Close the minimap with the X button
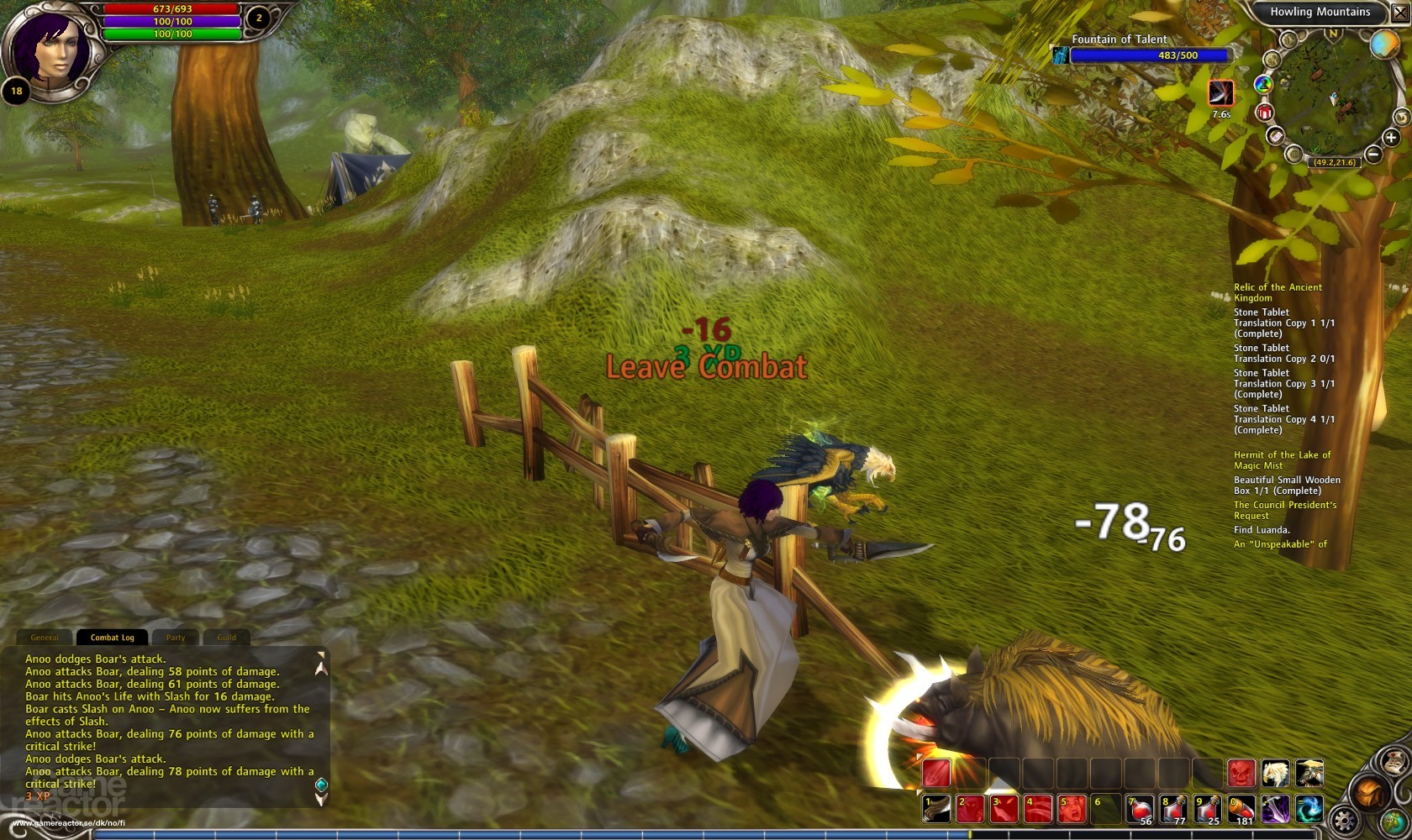The height and width of the screenshot is (840, 1412). coord(1399,13)
